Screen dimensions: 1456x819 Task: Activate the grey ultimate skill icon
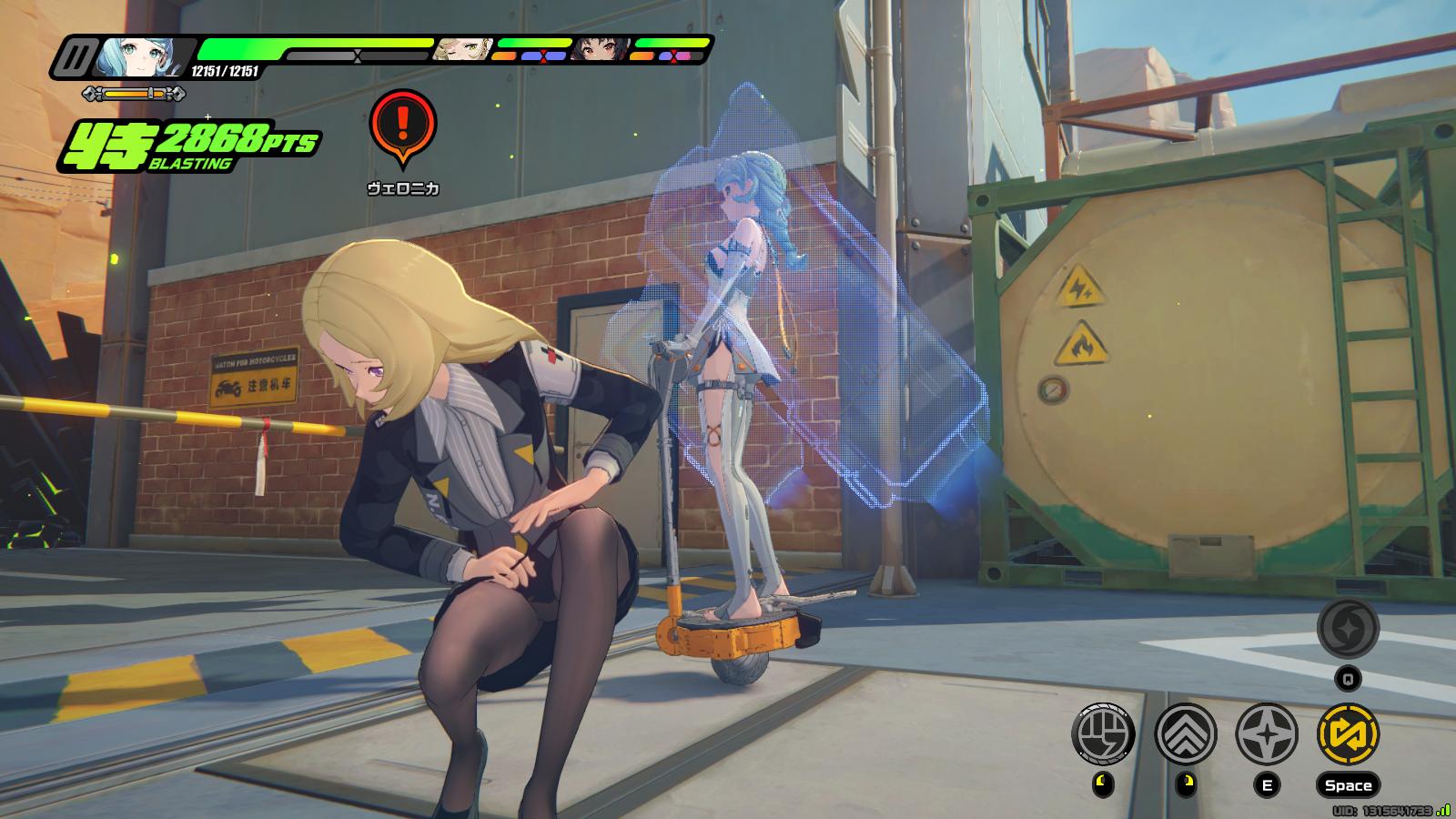click(x=1348, y=628)
